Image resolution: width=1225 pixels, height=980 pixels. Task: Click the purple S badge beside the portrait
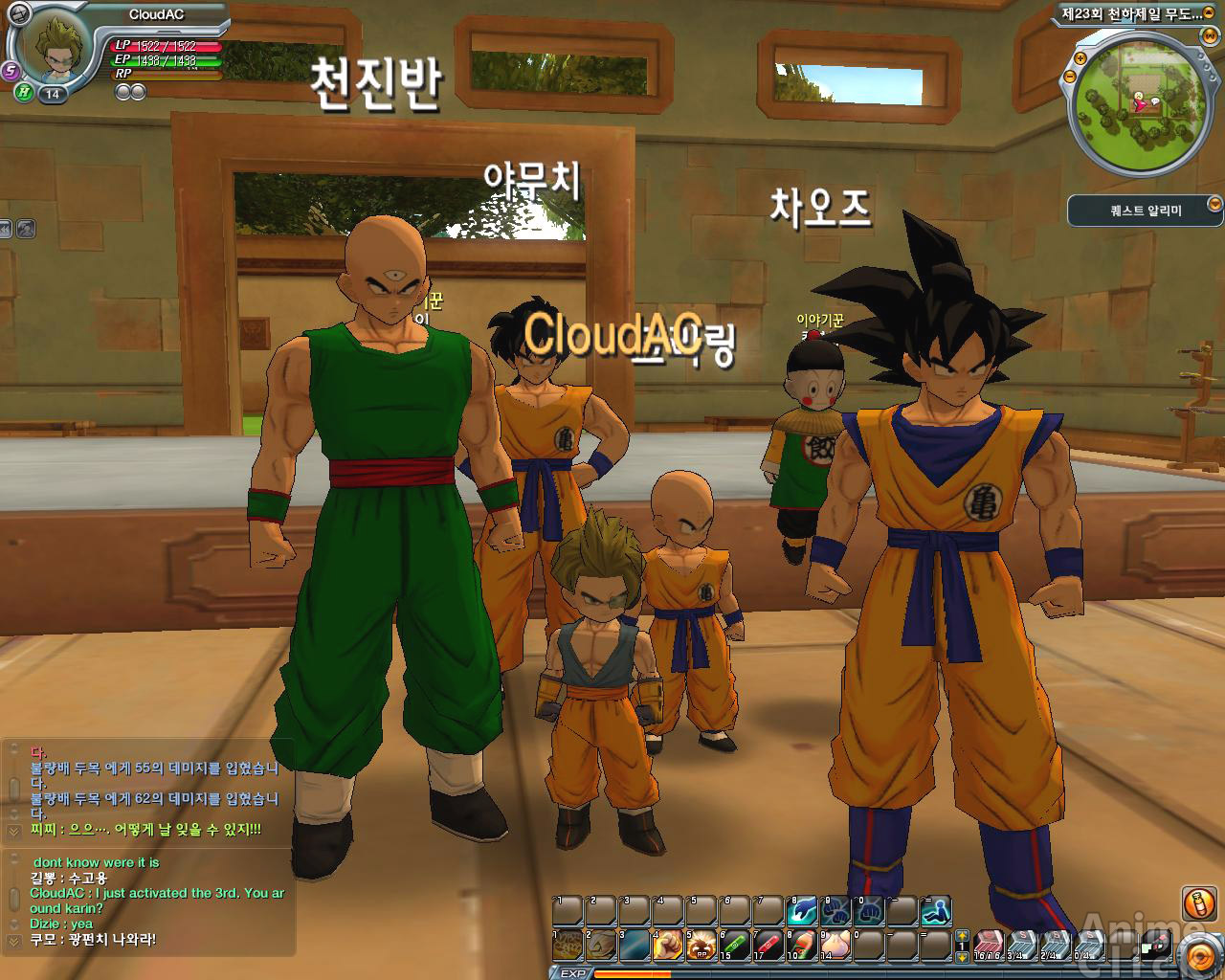point(11,70)
